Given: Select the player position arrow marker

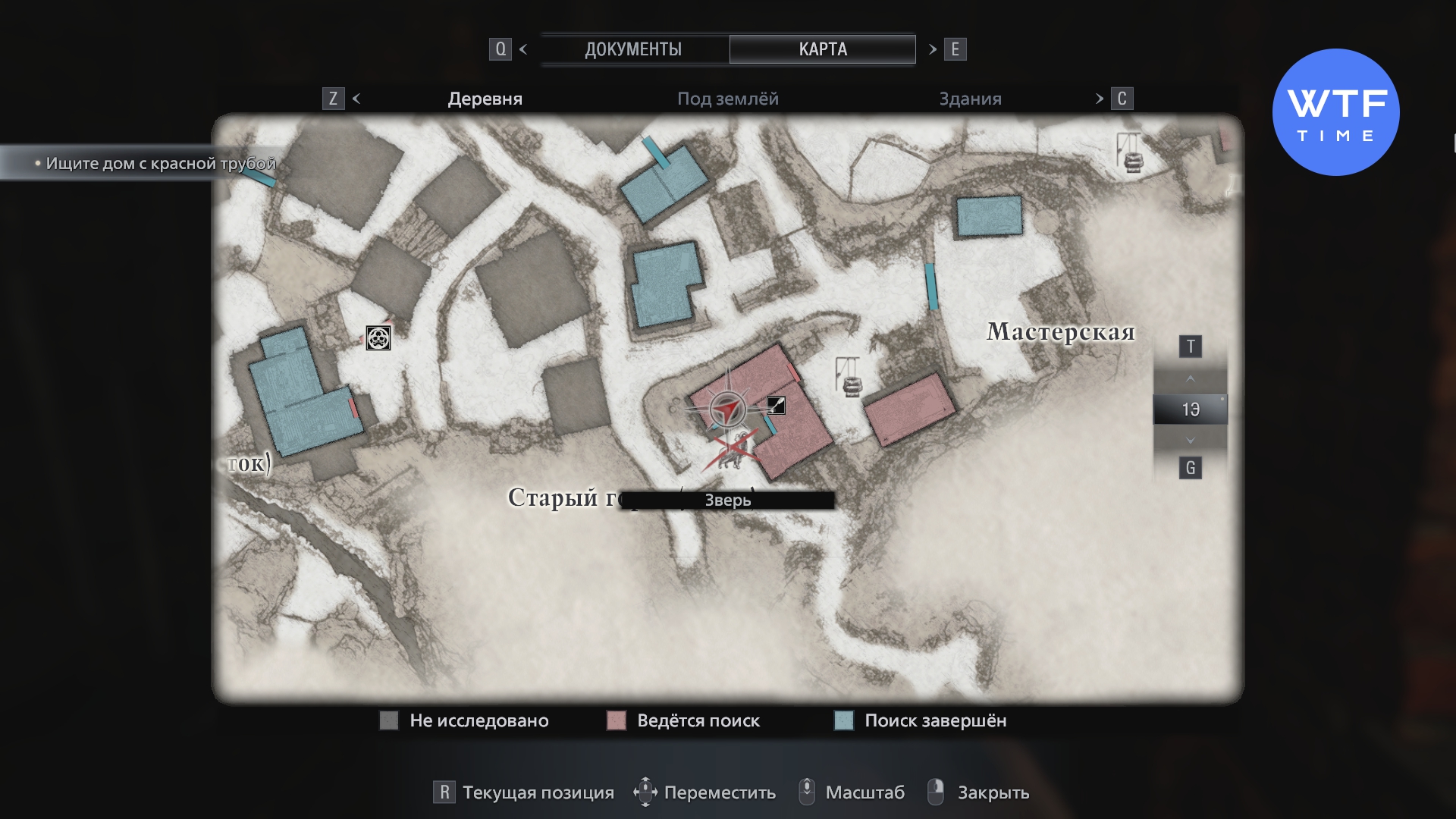Looking at the screenshot, I should [728, 410].
